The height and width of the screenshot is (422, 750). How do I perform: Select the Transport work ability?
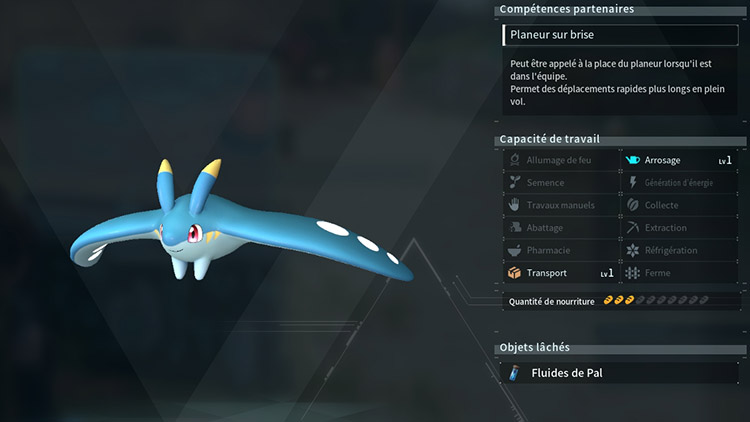tap(560, 273)
